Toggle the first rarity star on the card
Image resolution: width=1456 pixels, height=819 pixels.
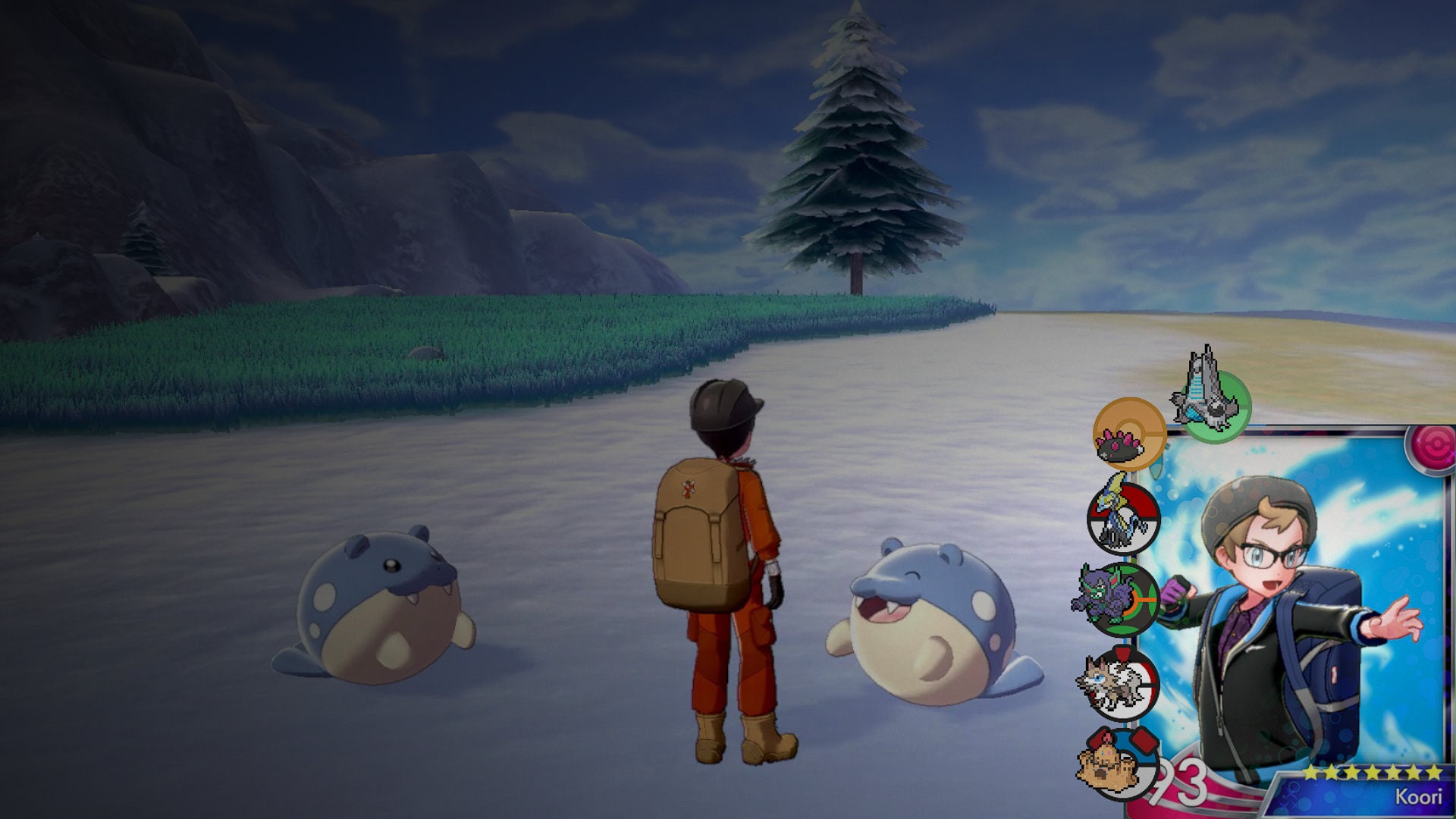click(1310, 771)
